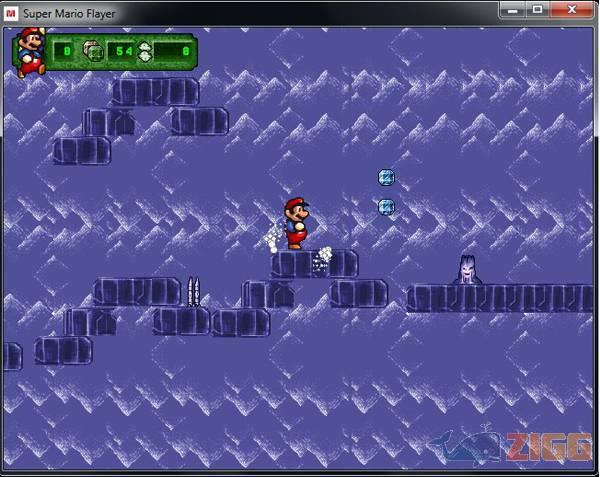Click the Mario portrait in the HUD
The height and width of the screenshot is (477, 600).
(x=29, y=50)
